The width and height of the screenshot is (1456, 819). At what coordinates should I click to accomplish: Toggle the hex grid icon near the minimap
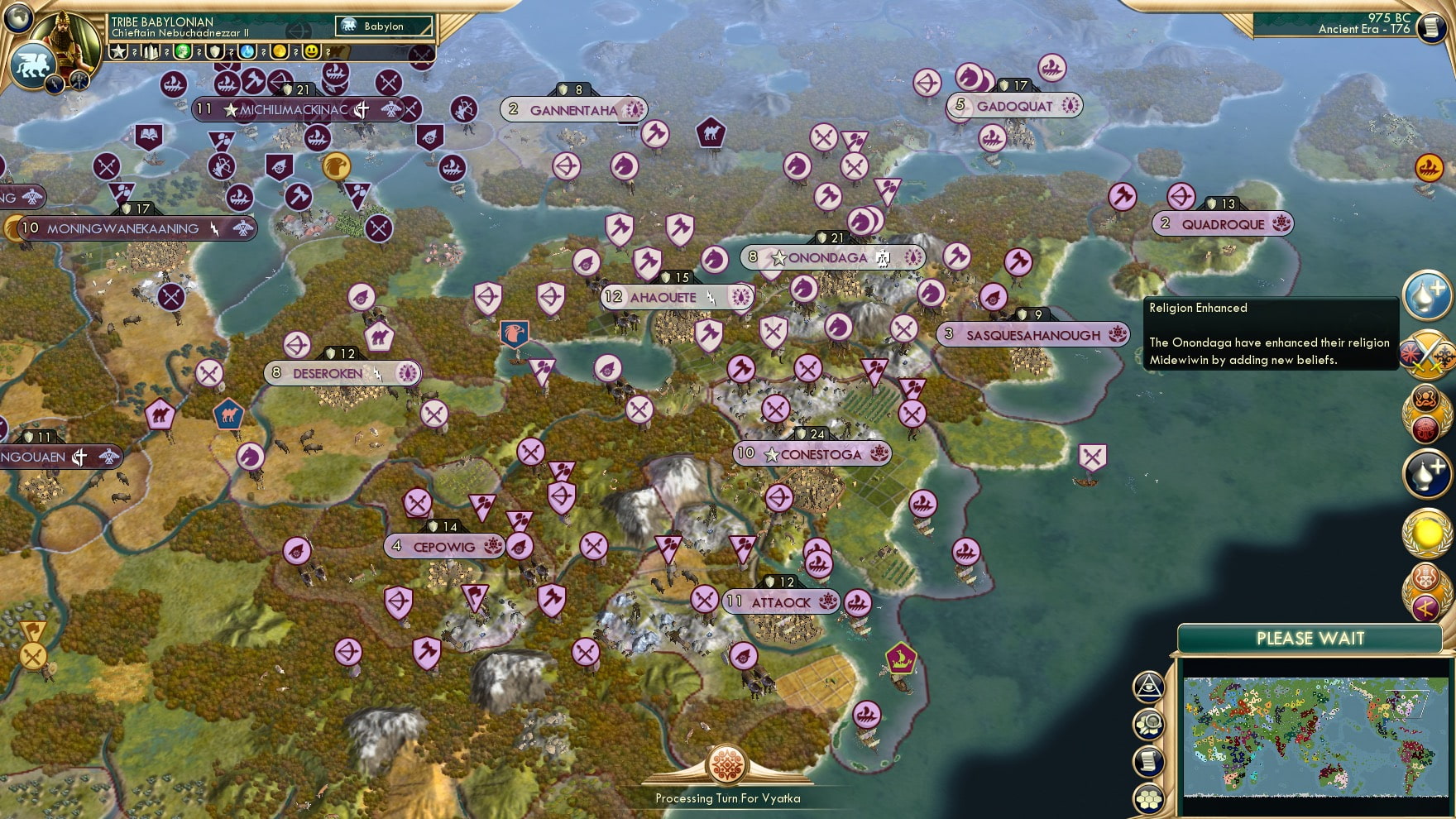[1149, 797]
